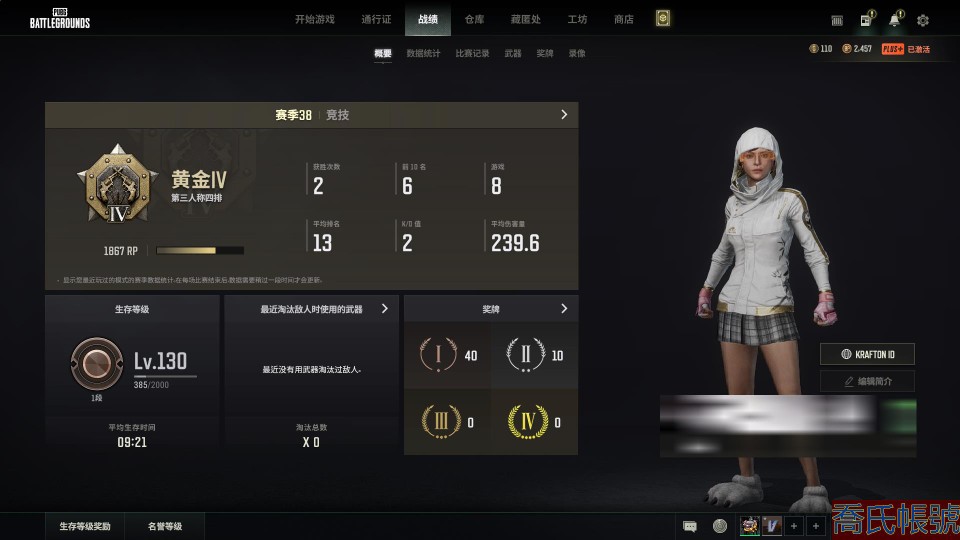The image size is (960, 540).
Task: Switch to the 通行证 (Pass) tab
Action: (376, 19)
